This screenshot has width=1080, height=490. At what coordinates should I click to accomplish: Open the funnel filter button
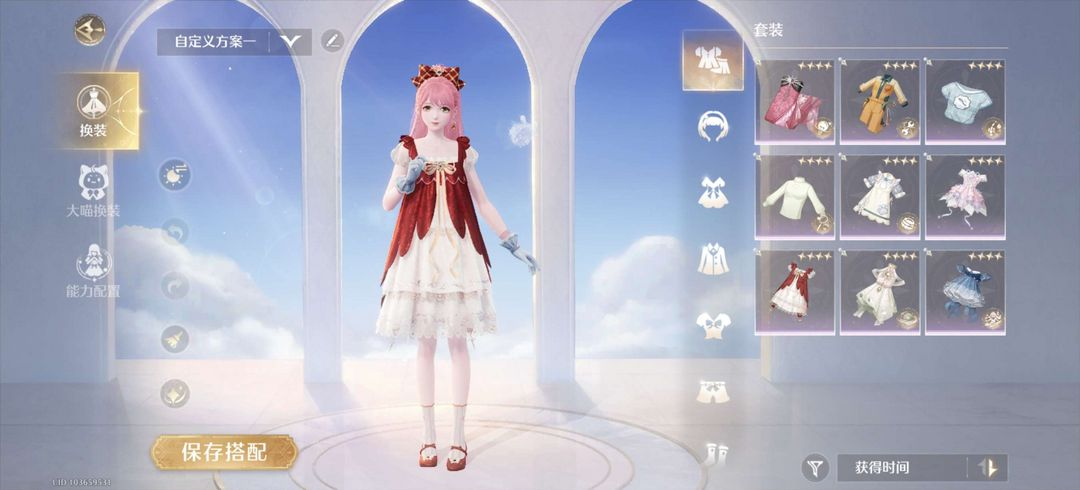[x=816, y=467]
